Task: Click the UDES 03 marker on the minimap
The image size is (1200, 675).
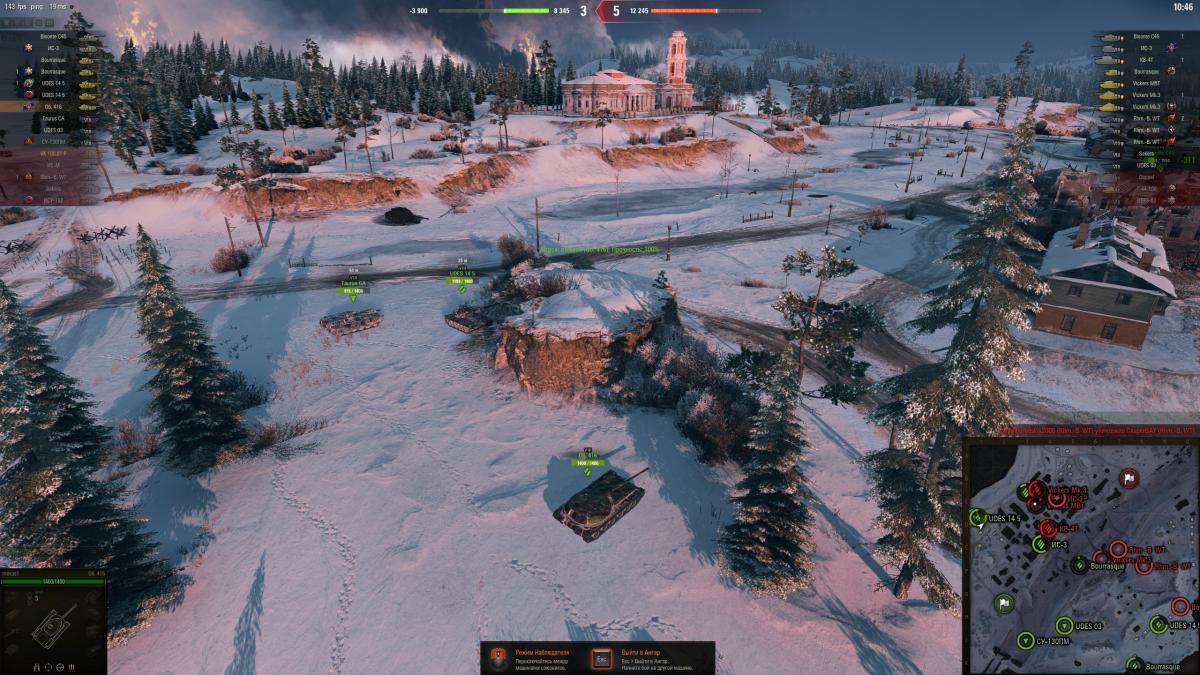Action: tap(1065, 625)
